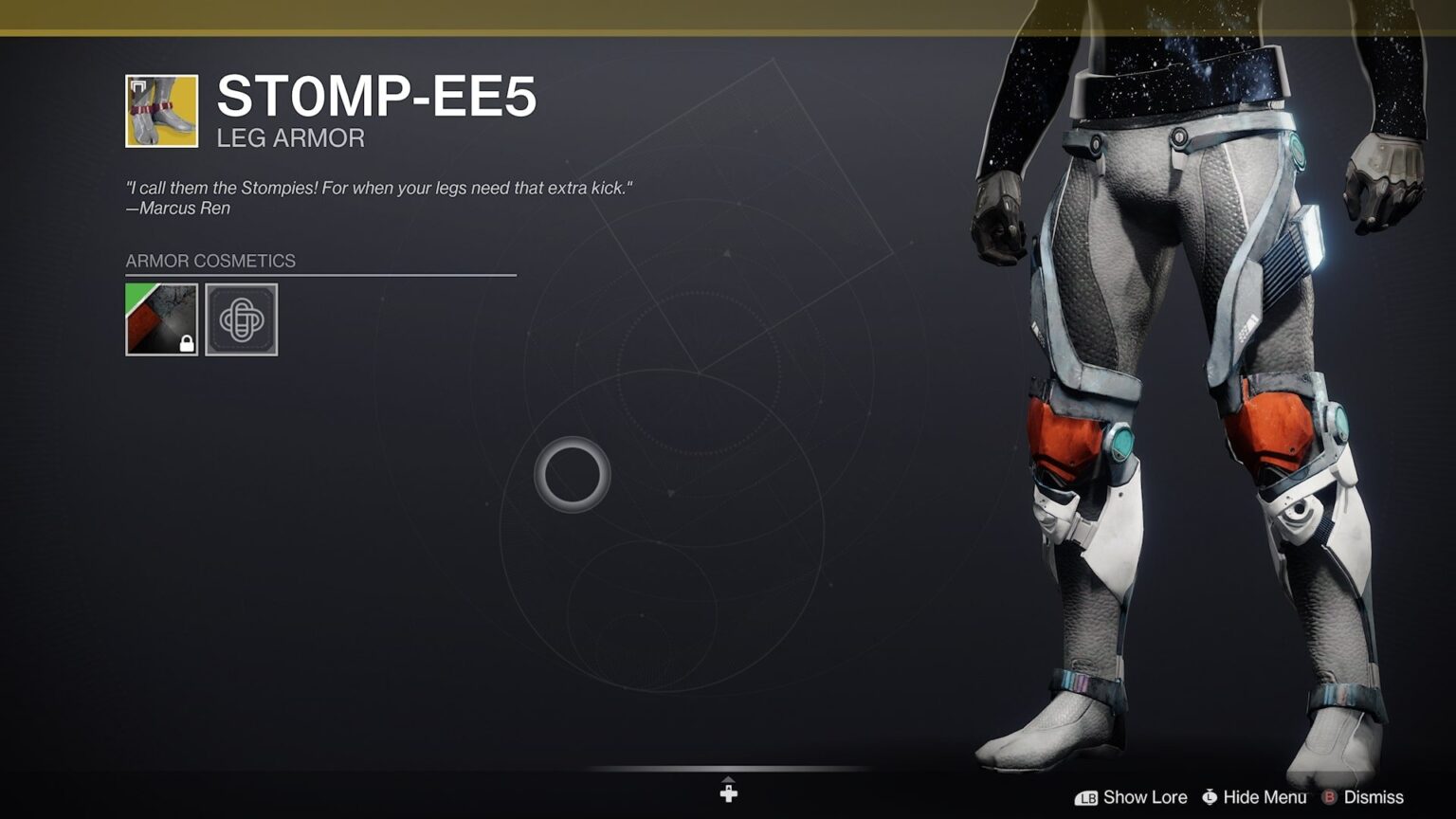Select the green and red shader swatch

pos(161,320)
